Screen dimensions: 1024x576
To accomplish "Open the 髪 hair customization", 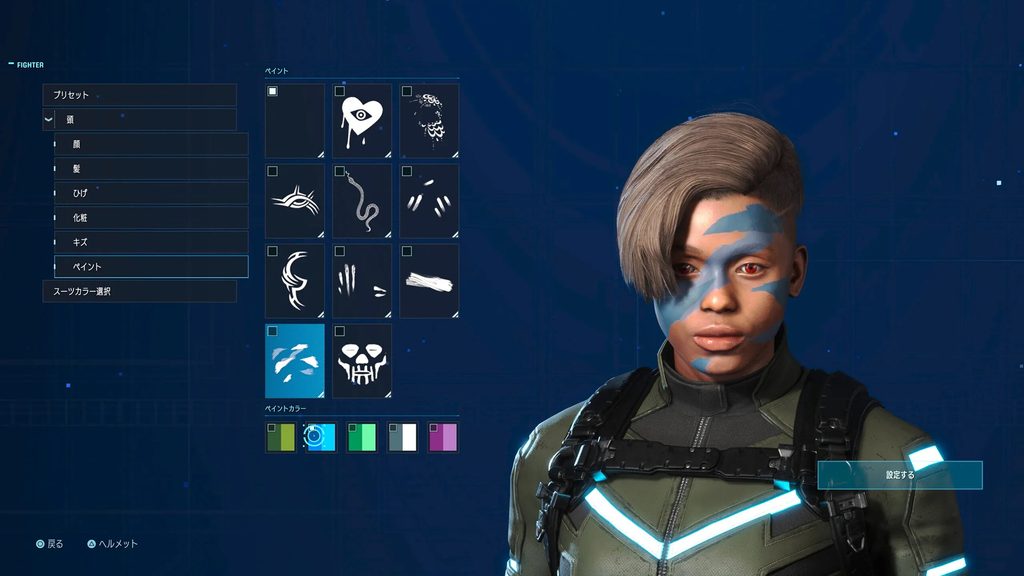I will (150, 168).
